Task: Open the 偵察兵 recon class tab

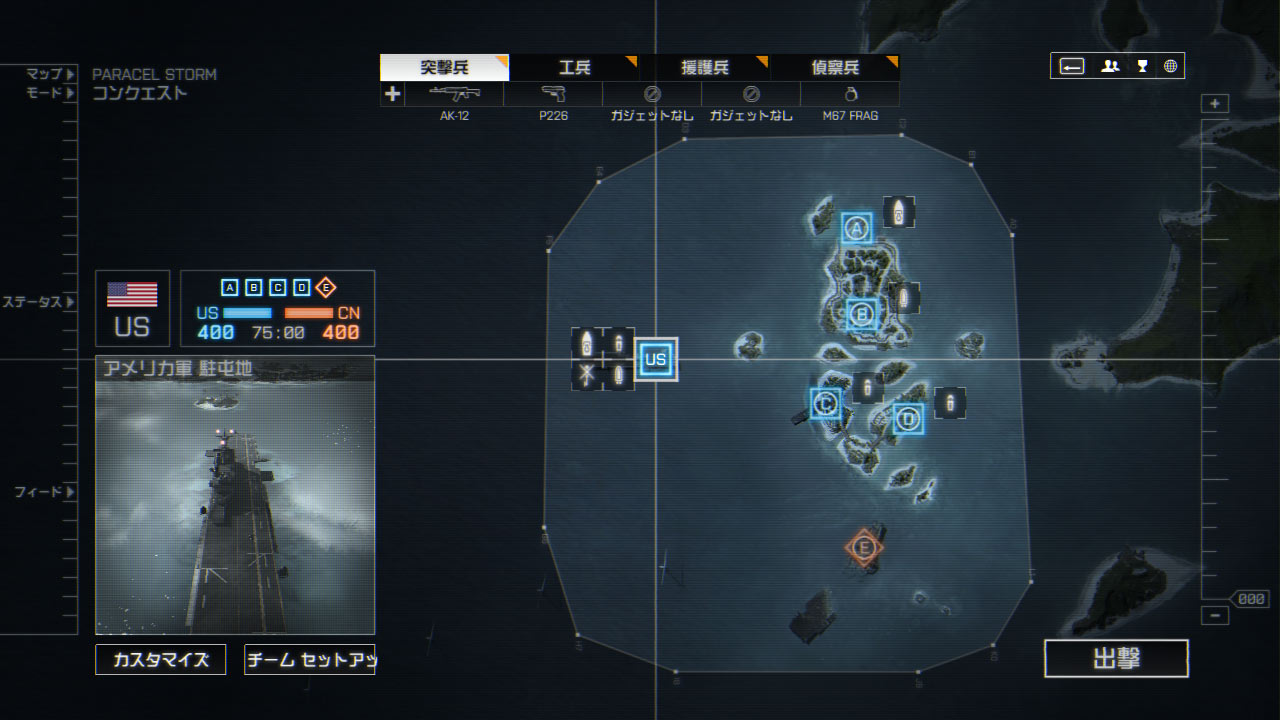Action: click(x=835, y=68)
